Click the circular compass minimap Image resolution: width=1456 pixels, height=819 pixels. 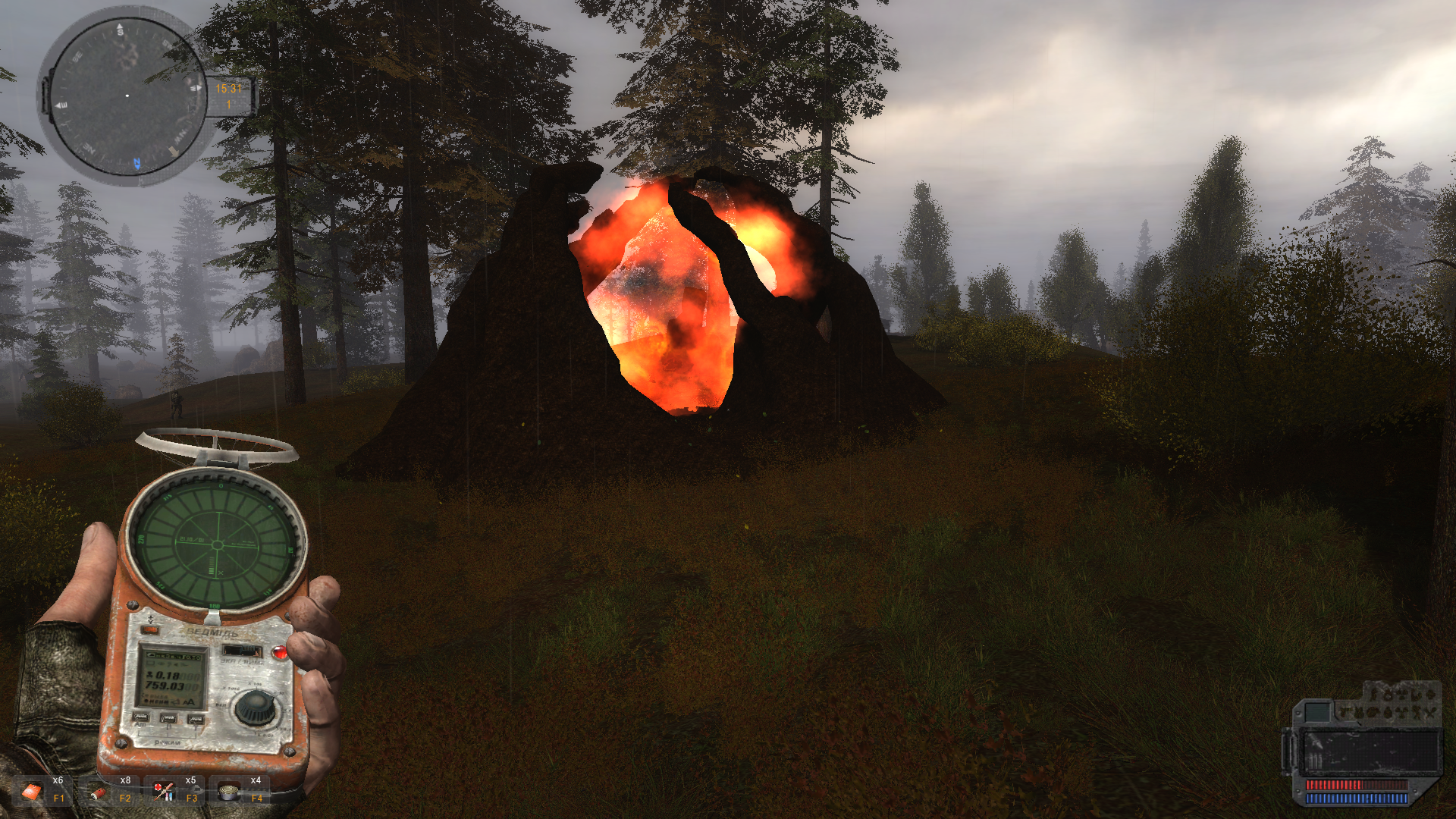point(126,96)
